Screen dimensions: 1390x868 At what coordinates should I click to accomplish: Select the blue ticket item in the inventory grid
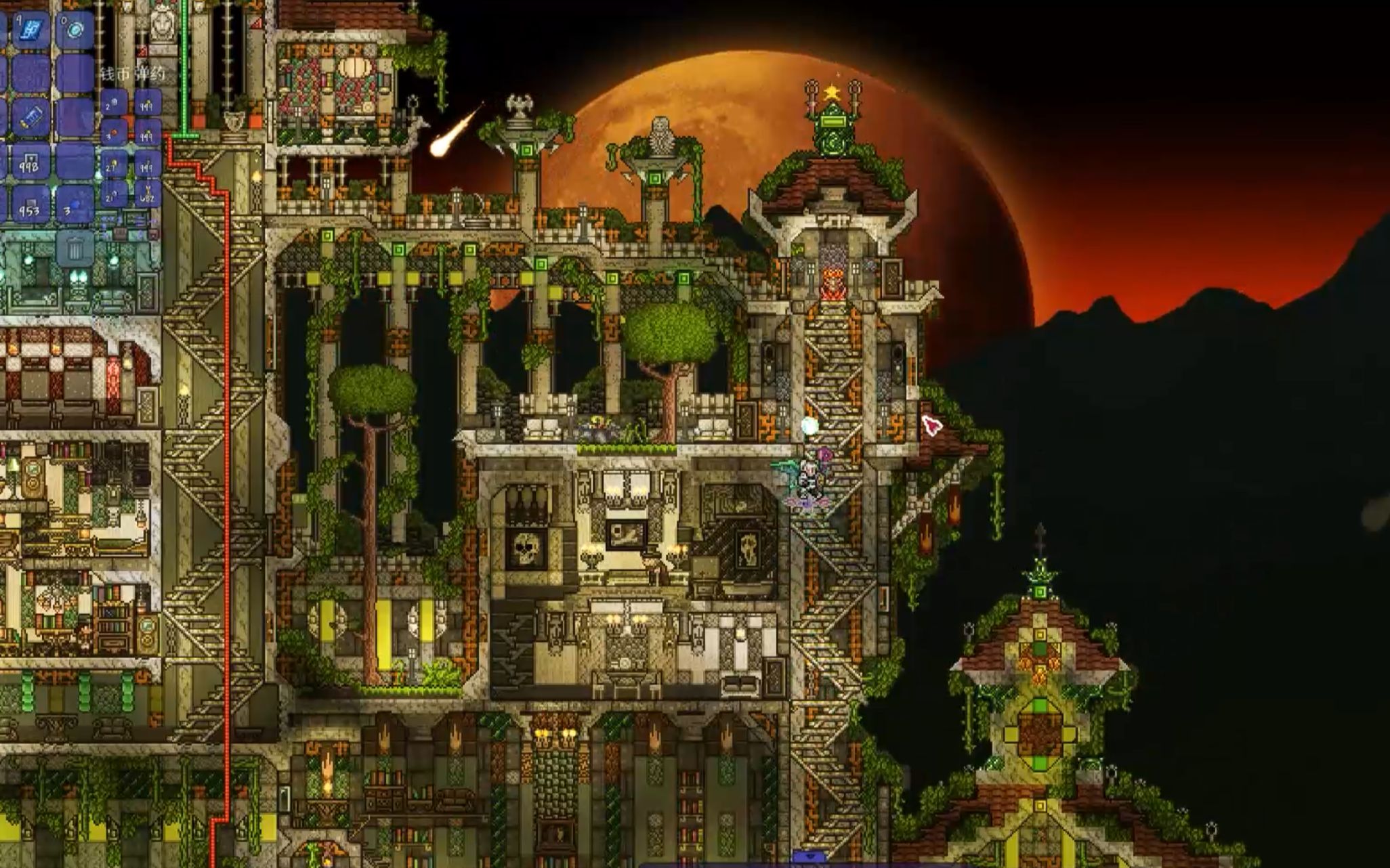33,116
